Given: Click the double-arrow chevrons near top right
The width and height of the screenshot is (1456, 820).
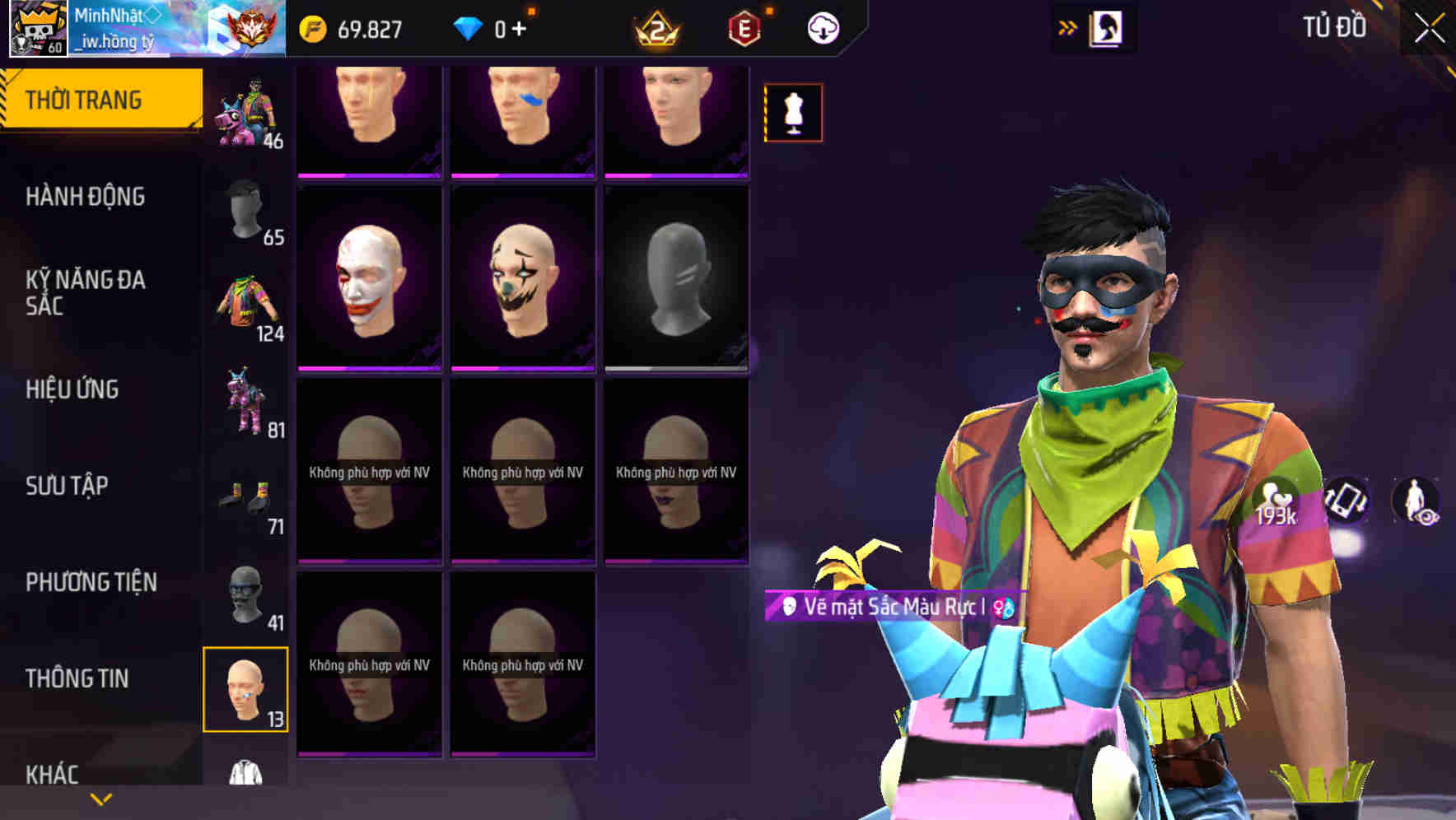Looking at the screenshot, I should click(x=1068, y=26).
